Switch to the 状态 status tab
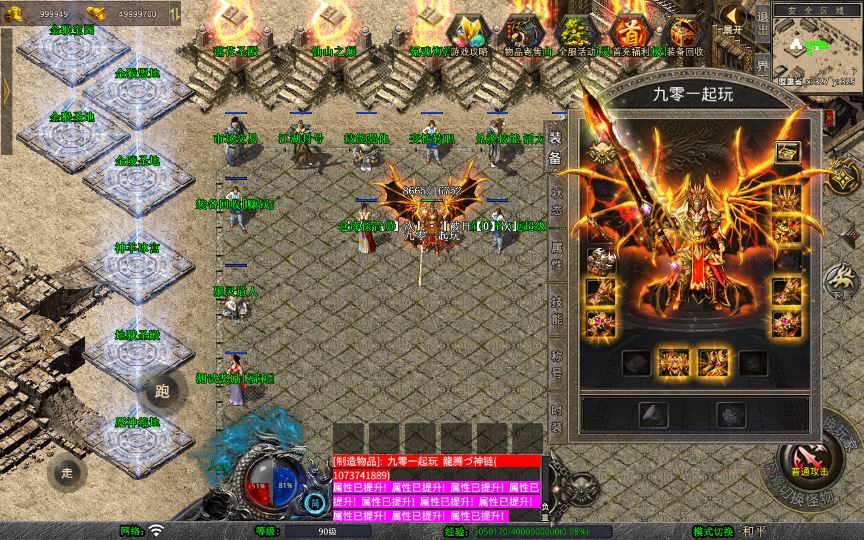Viewport: 864px width, 540px height. pos(556,190)
